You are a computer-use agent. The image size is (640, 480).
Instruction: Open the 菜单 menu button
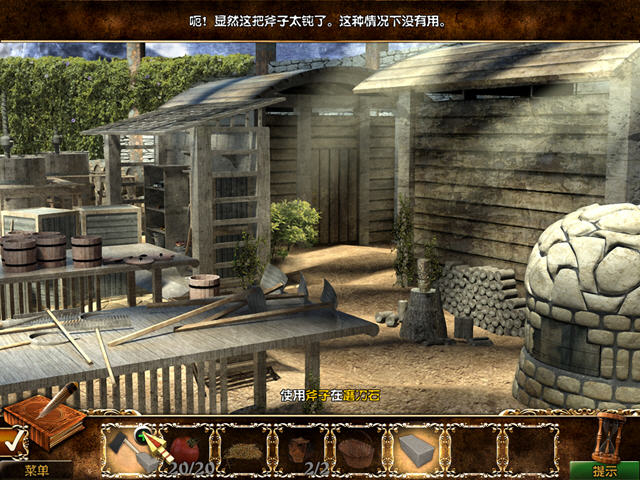(36, 470)
